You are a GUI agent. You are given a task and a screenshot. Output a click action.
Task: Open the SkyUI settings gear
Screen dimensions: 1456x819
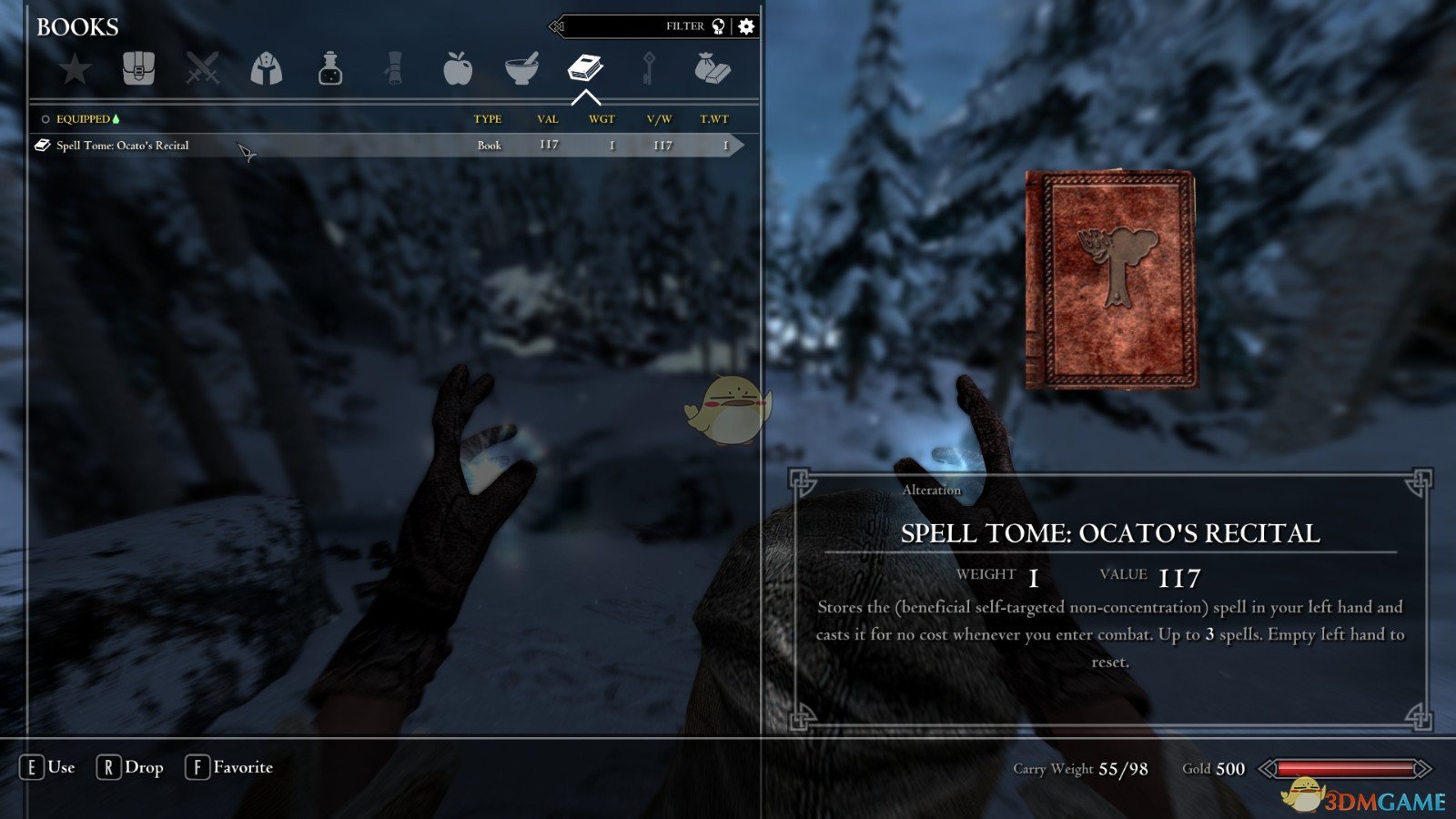(747, 26)
